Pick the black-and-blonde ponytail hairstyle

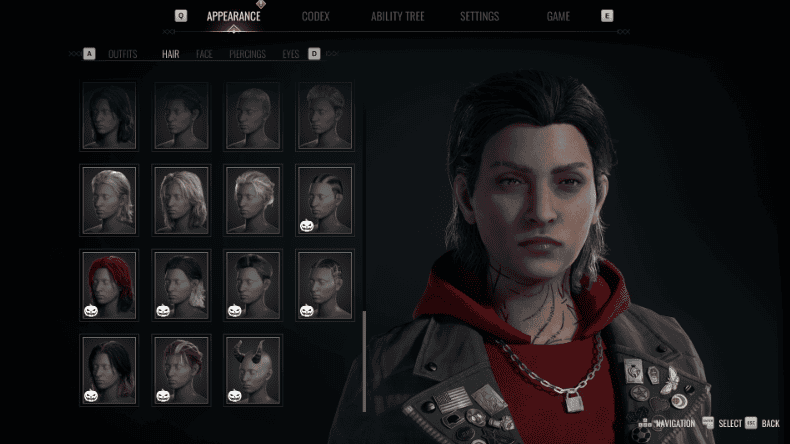point(181,285)
